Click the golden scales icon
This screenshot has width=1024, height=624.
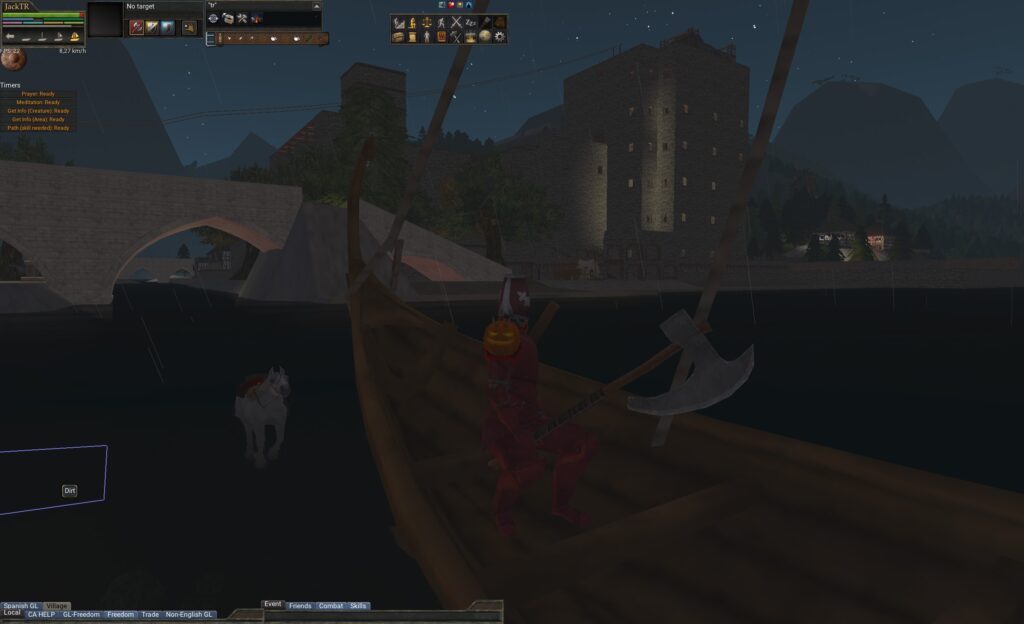(426, 22)
